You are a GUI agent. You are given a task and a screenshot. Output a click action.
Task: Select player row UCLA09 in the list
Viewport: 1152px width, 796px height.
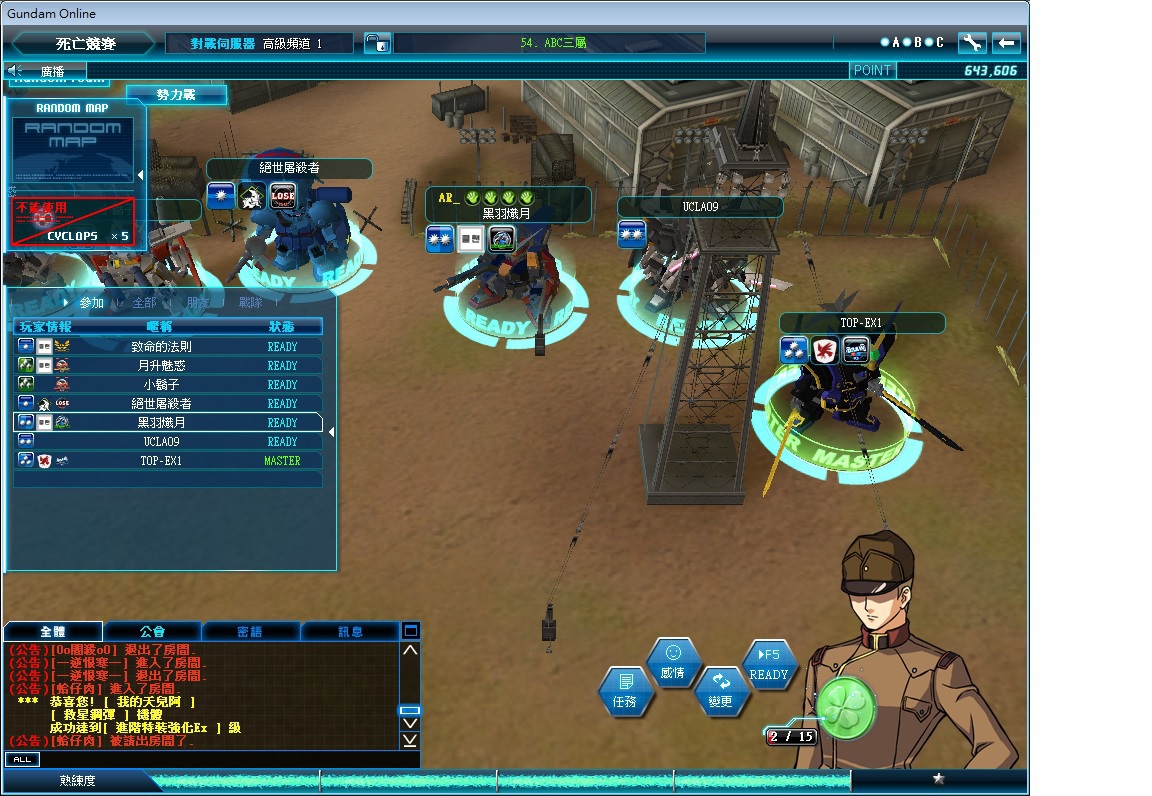click(168, 442)
